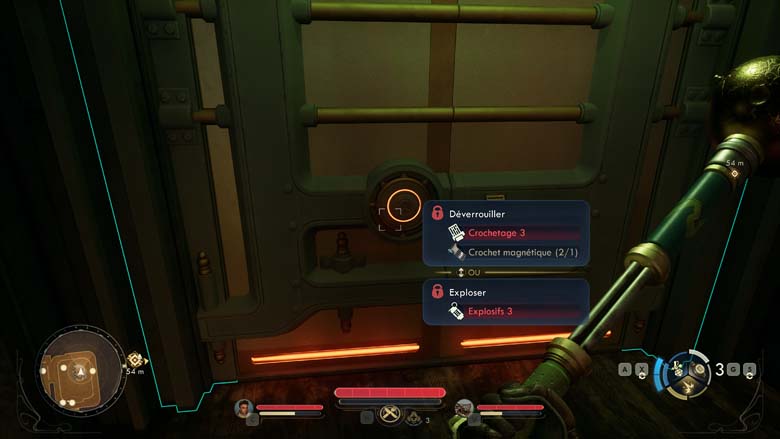
Task: Select the left companion portrait
Action: pyautogui.click(x=243, y=407)
